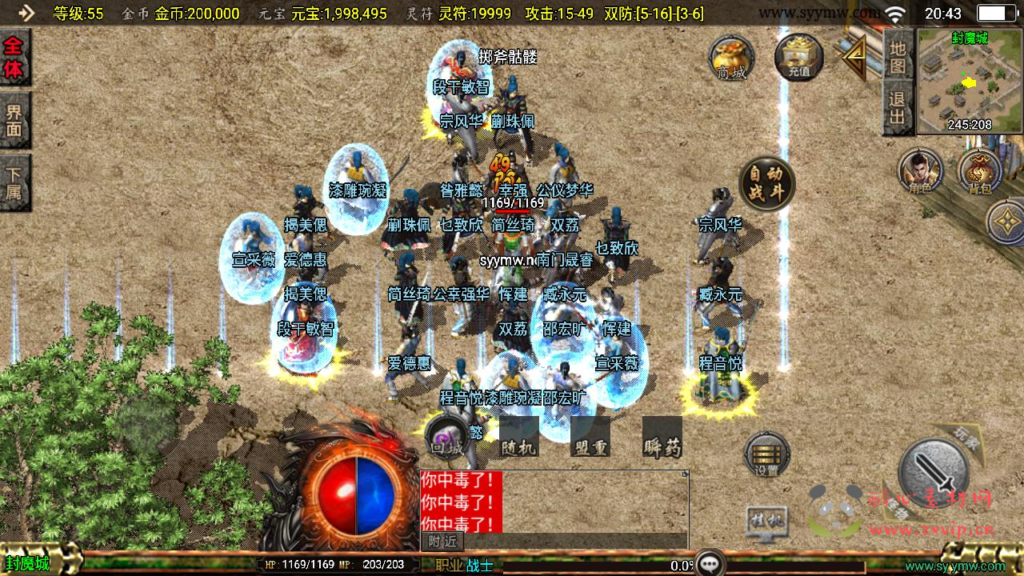Open the 下属 tab
The height and width of the screenshot is (576, 1024).
click(14, 182)
